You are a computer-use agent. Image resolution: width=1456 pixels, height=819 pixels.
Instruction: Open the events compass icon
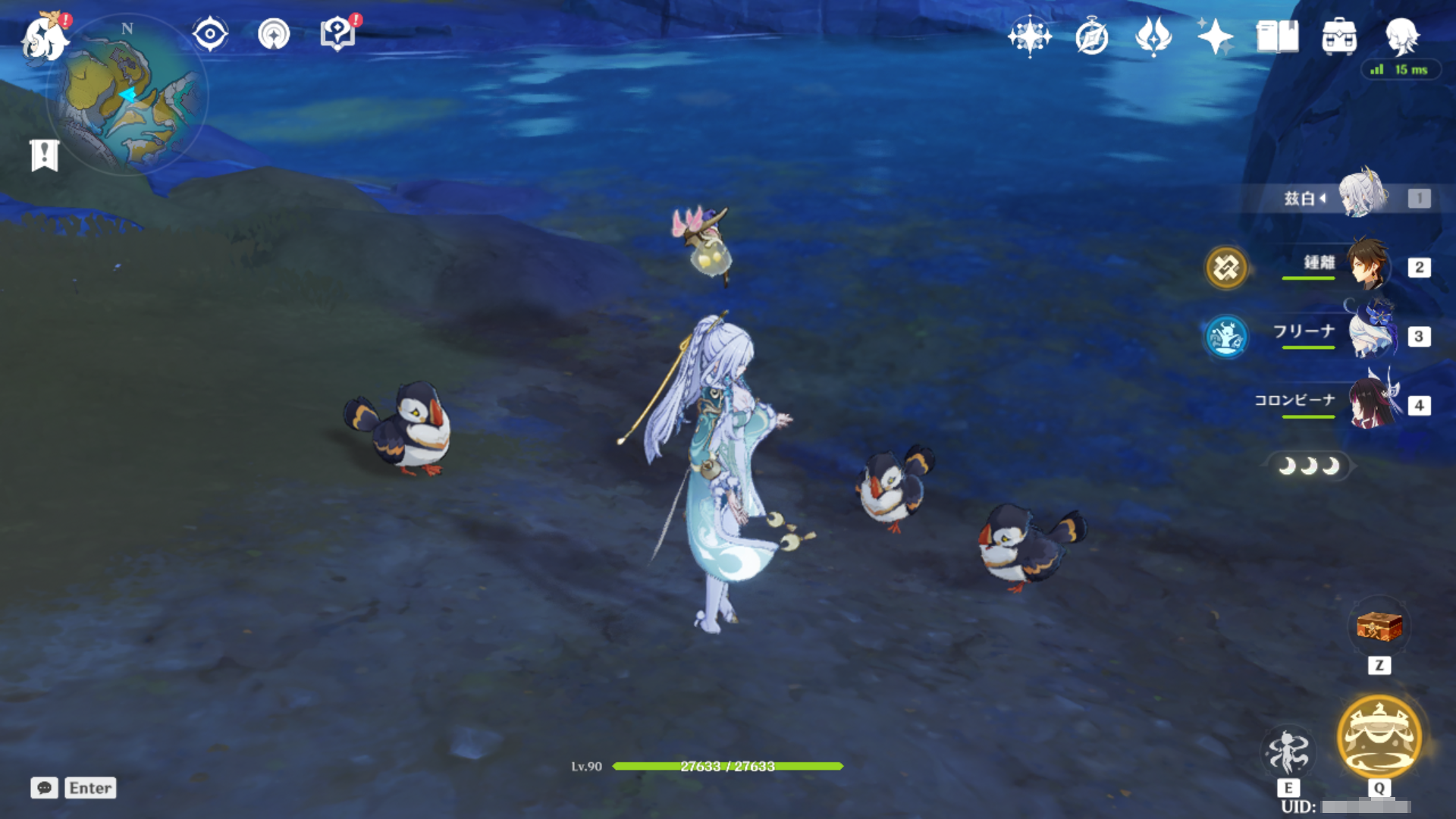[1092, 36]
